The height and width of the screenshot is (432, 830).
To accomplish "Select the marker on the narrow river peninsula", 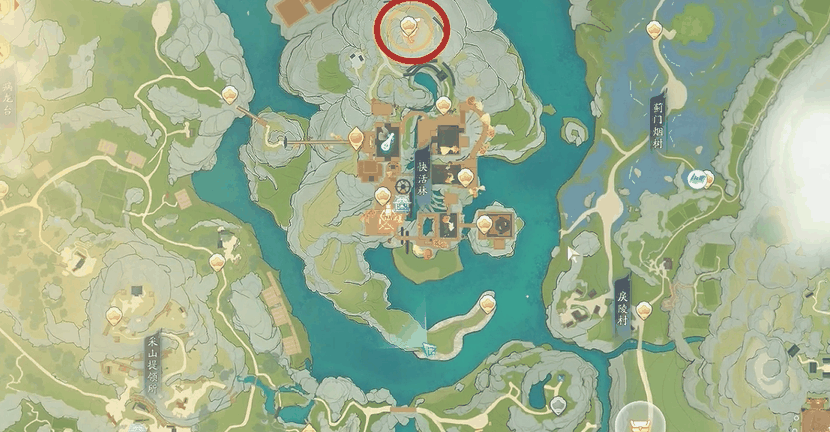I will pyautogui.click(x=487, y=300).
